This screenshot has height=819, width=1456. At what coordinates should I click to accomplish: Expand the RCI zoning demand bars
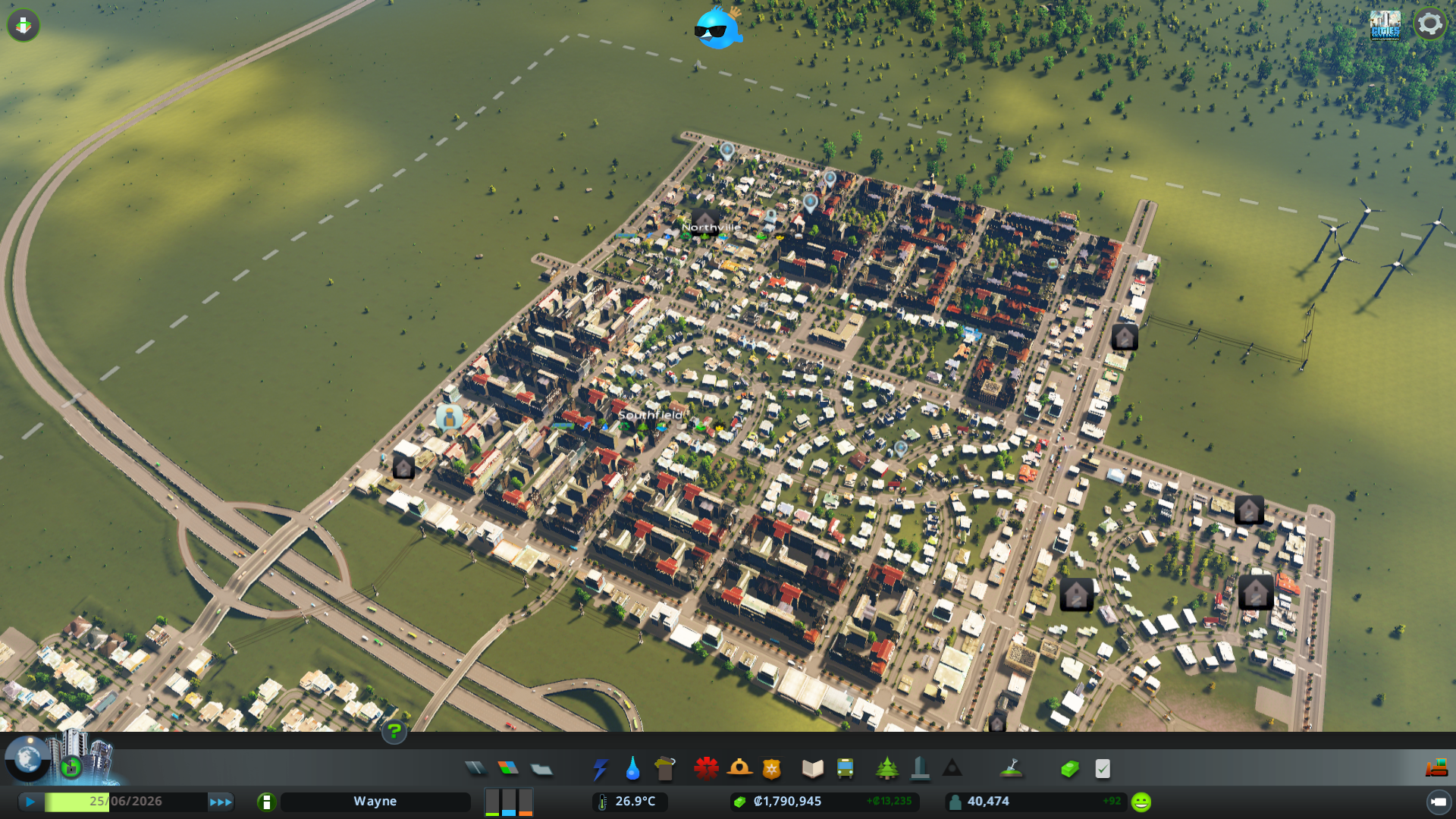tap(508, 802)
